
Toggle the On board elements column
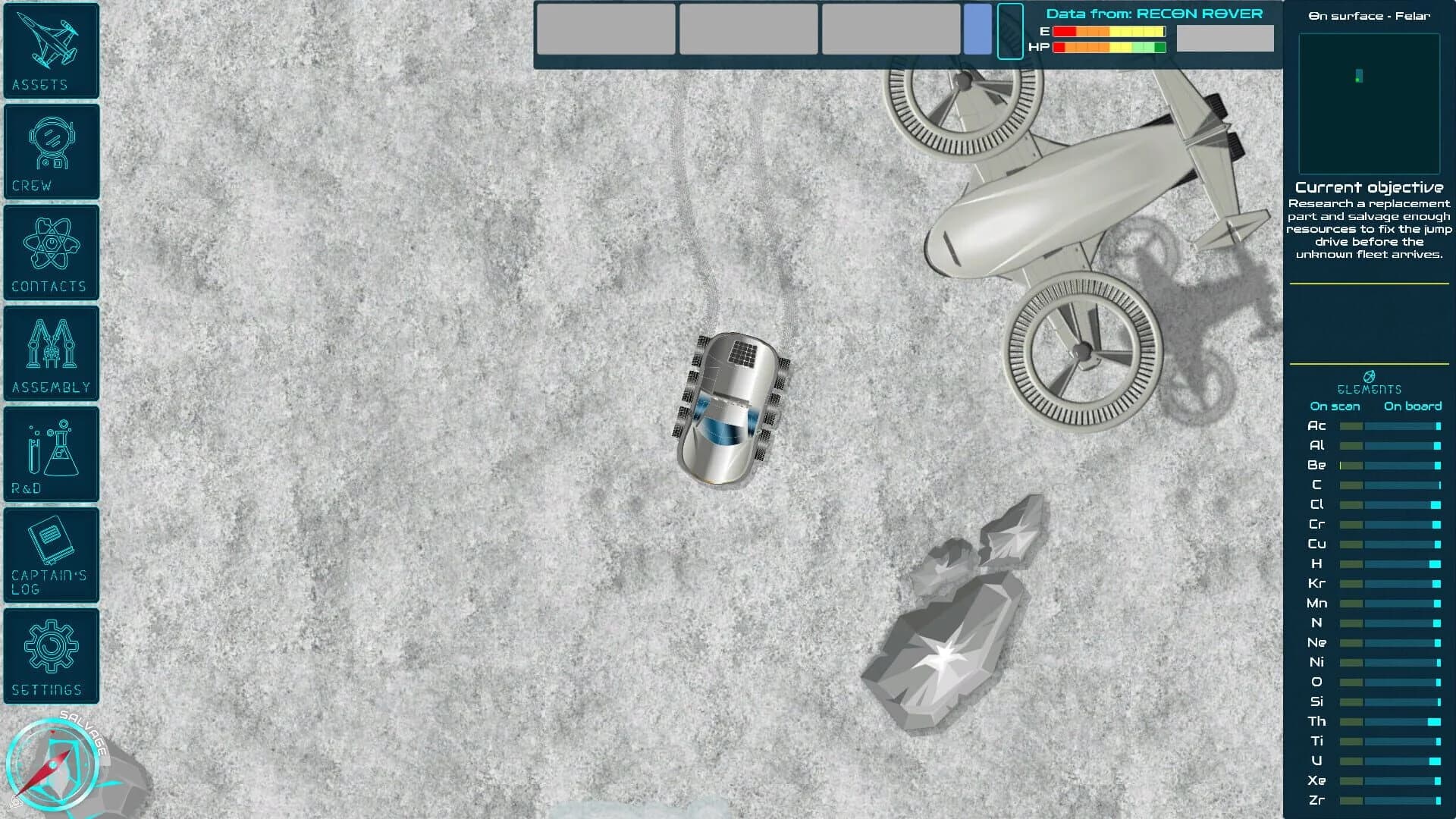pos(1415,406)
